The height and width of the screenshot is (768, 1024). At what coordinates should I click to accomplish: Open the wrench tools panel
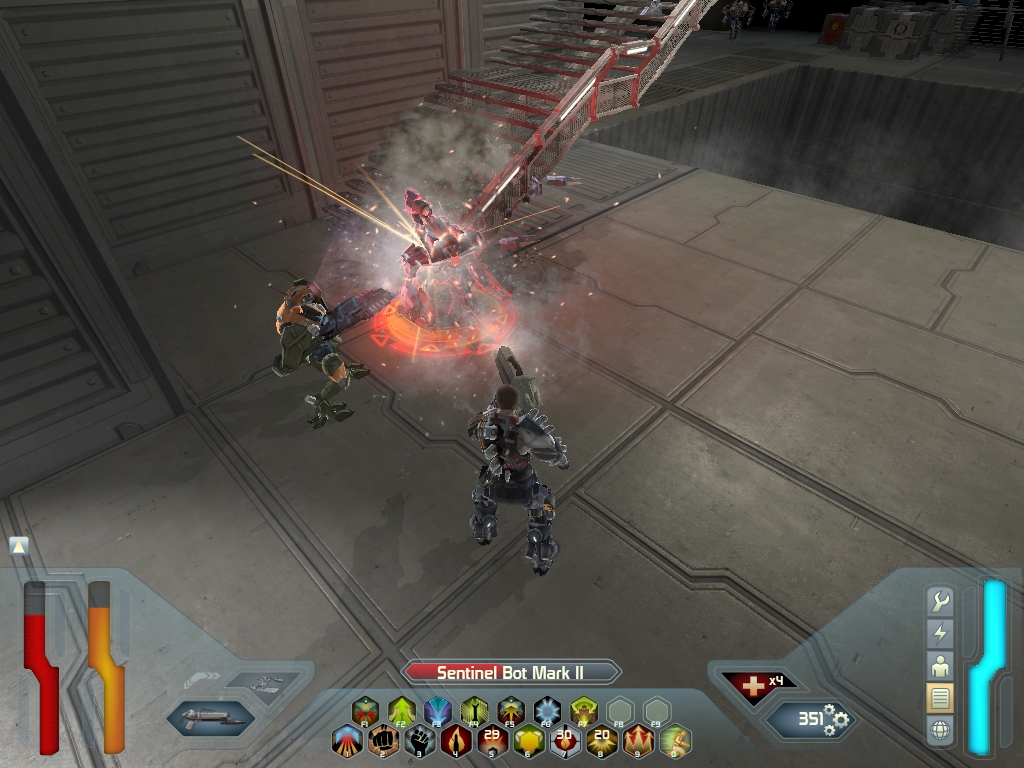[940, 601]
